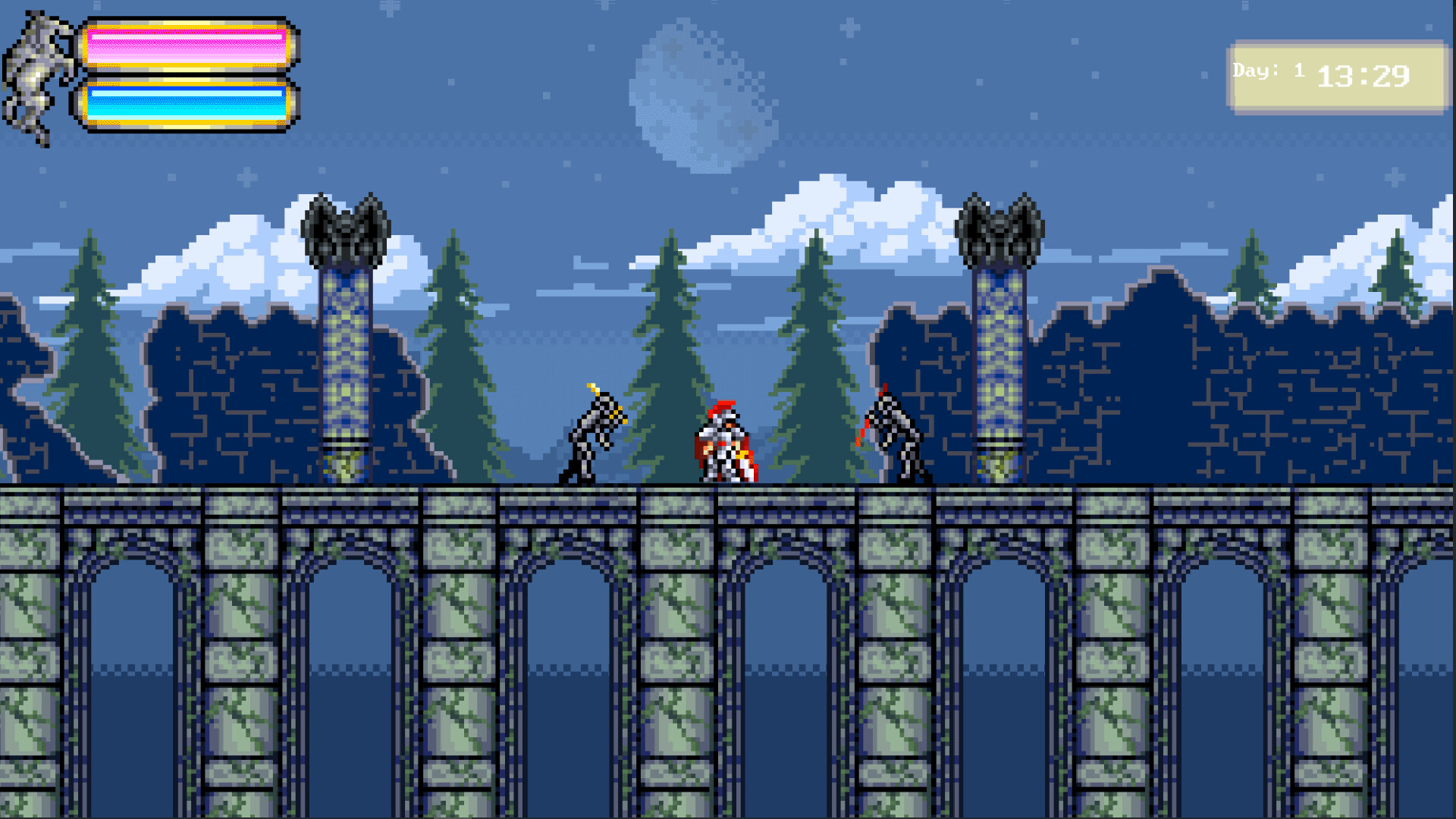
Task: Click the bat gargoyle atop the right pillar
Action: click(x=1001, y=227)
